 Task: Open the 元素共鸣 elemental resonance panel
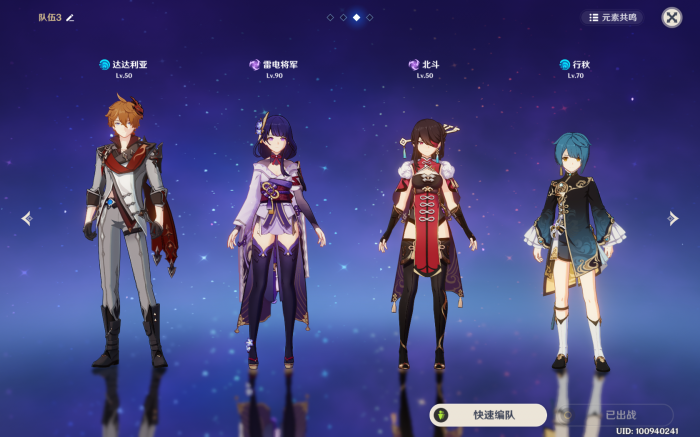(x=613, y=17)
